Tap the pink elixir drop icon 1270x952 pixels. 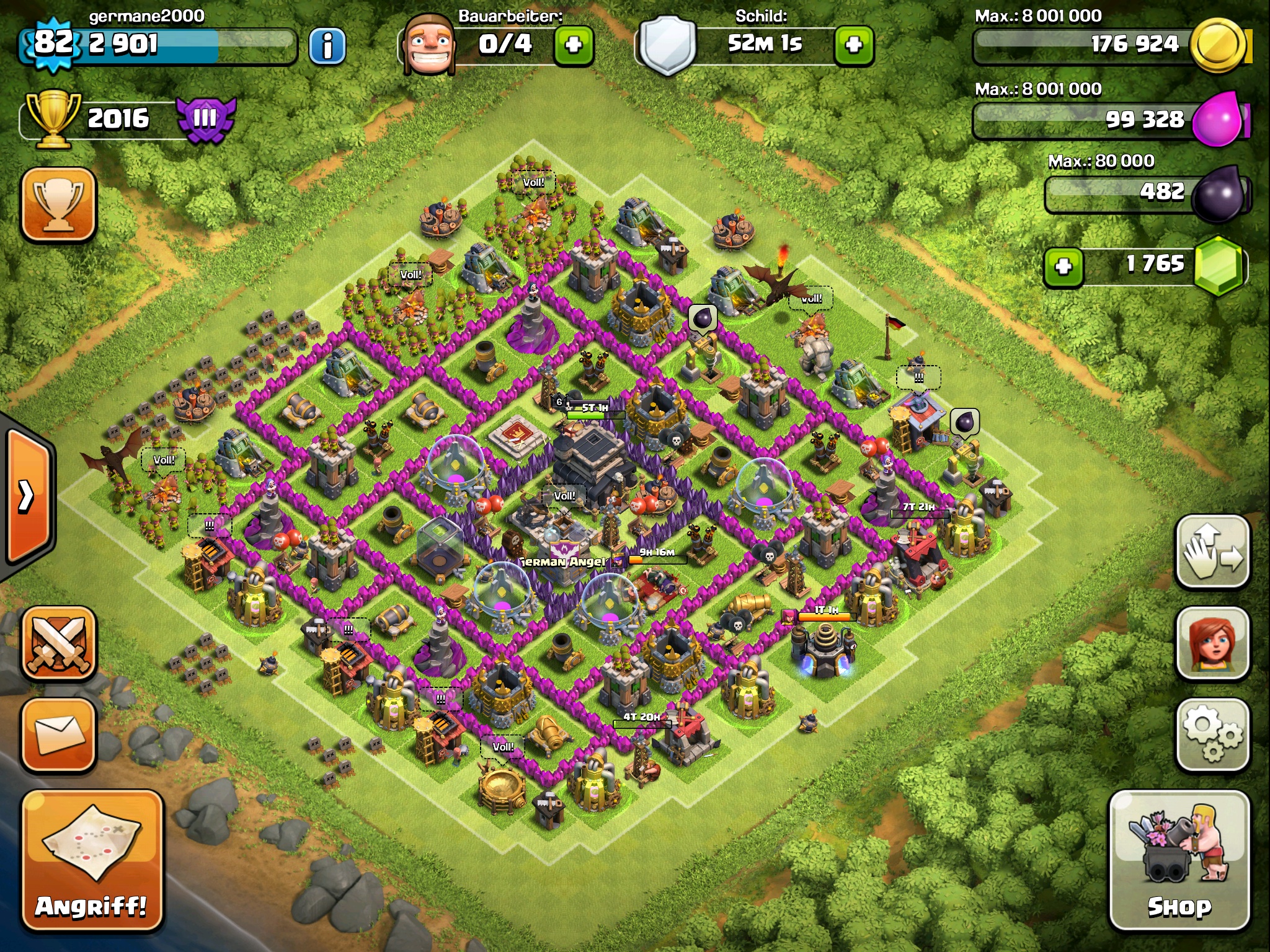click(1219, 118)
